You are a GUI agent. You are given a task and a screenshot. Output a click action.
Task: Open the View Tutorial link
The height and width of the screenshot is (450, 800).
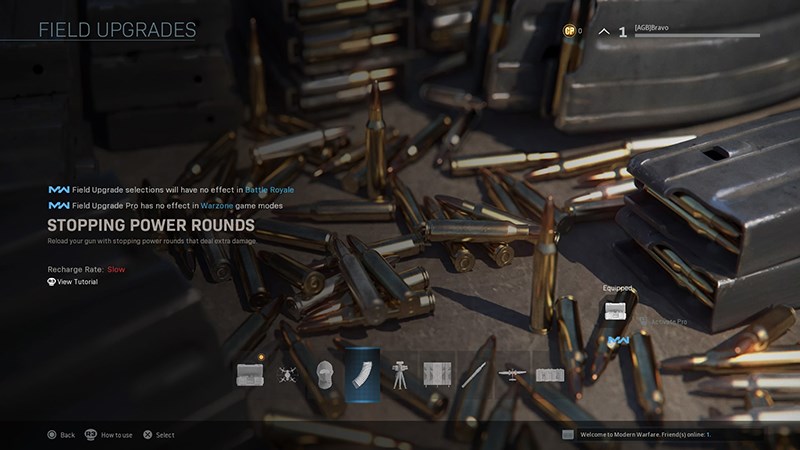78,283
